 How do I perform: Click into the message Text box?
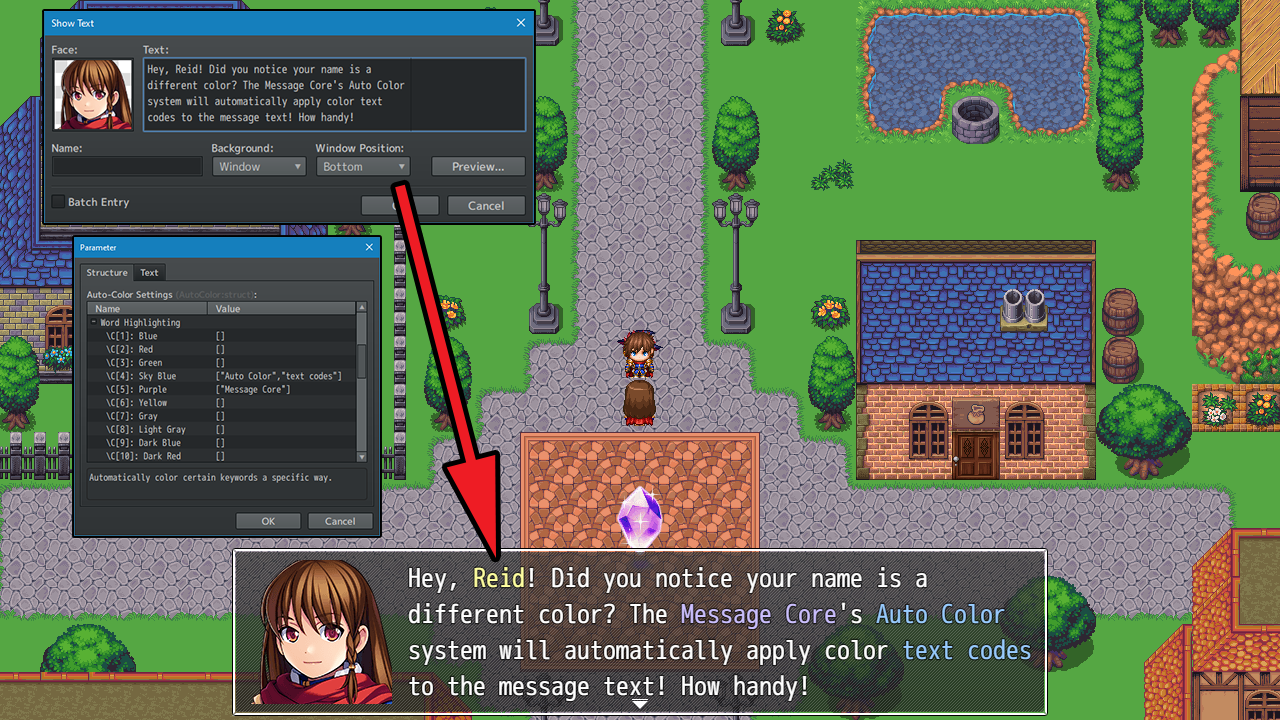pyautogui.click(x=334, y=94)
